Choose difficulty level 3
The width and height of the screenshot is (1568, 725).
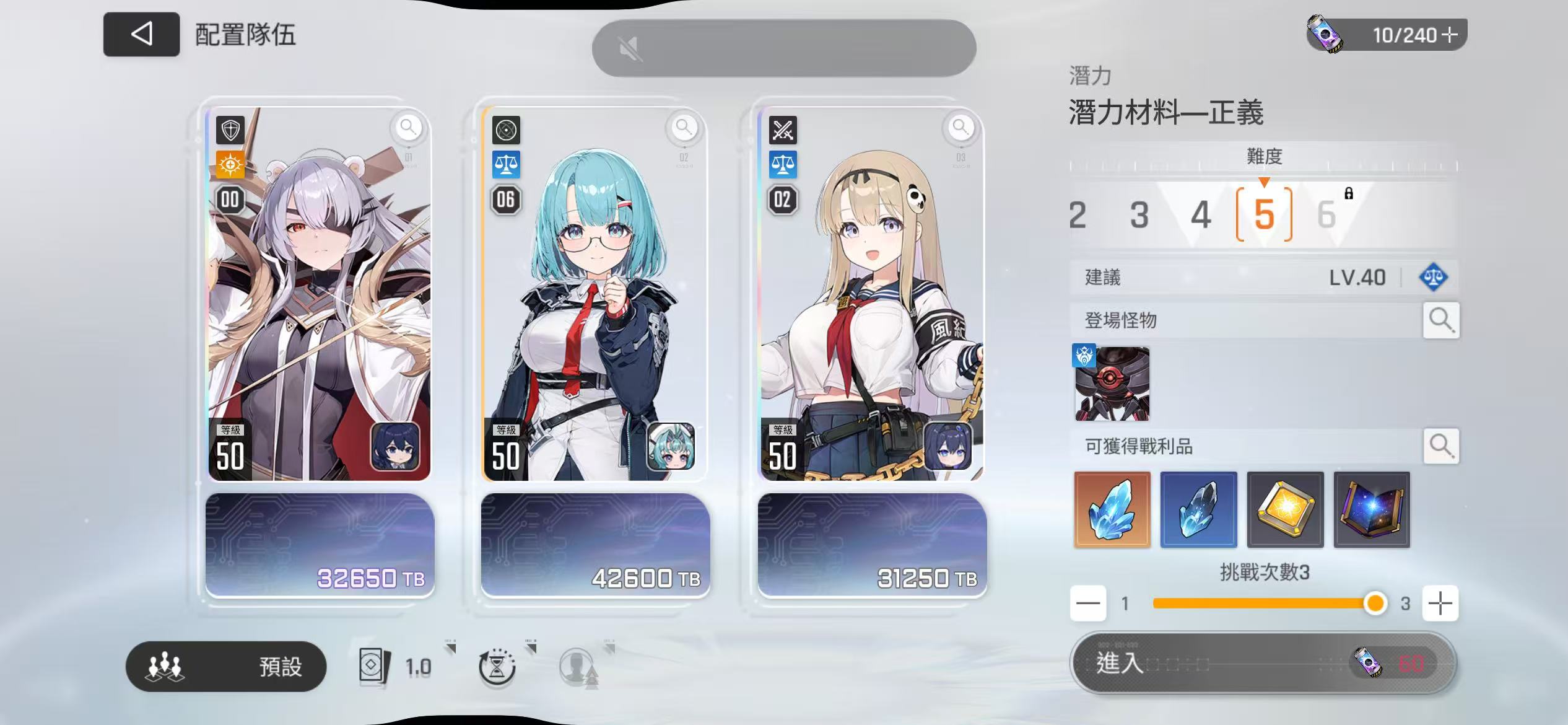click(x=1139, y=215)
